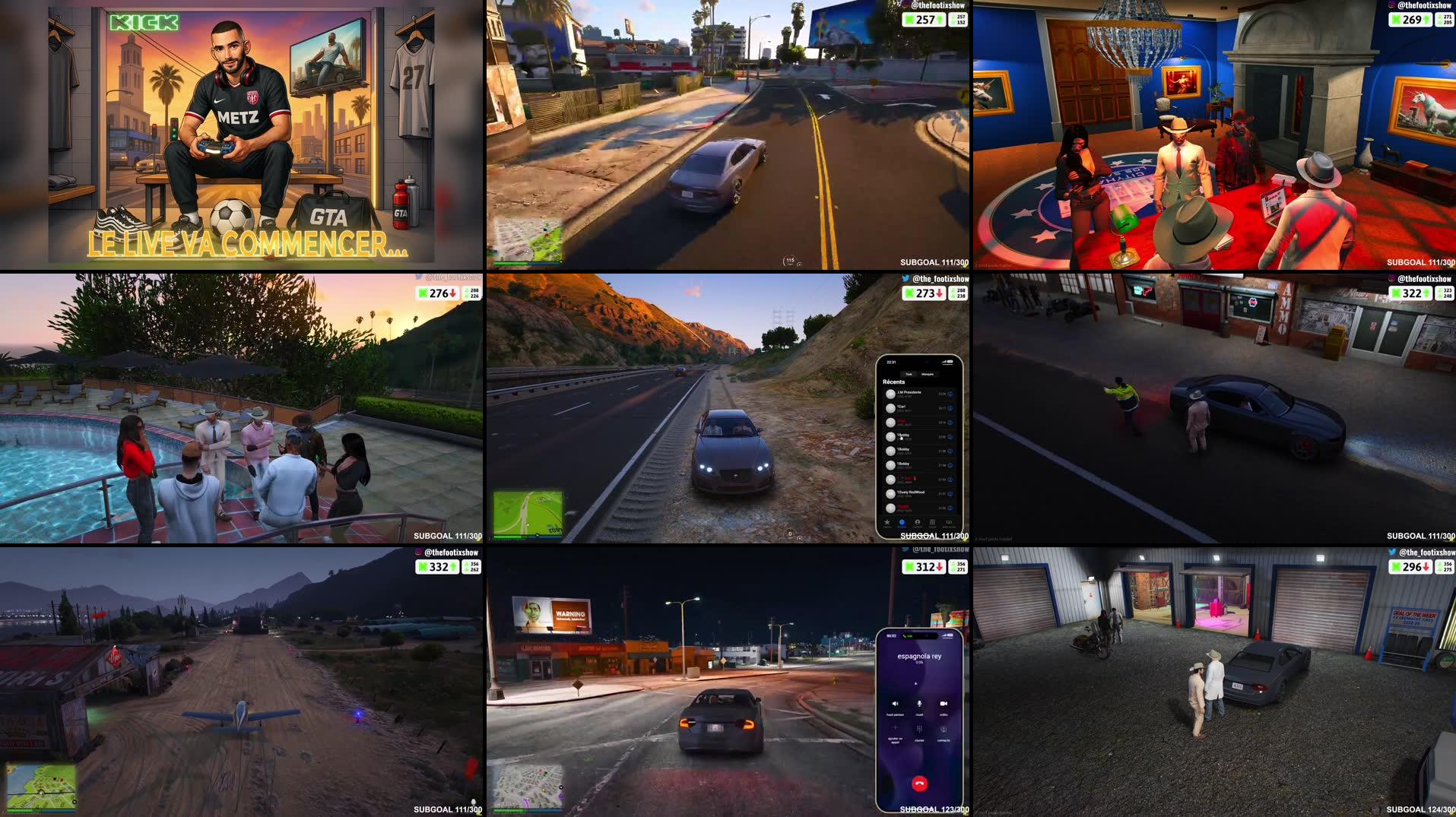The height and width of the screenshot is (817, 1456).
Task: Tap the grid contacts icon in phone nav bar
Action: (916, 522)
